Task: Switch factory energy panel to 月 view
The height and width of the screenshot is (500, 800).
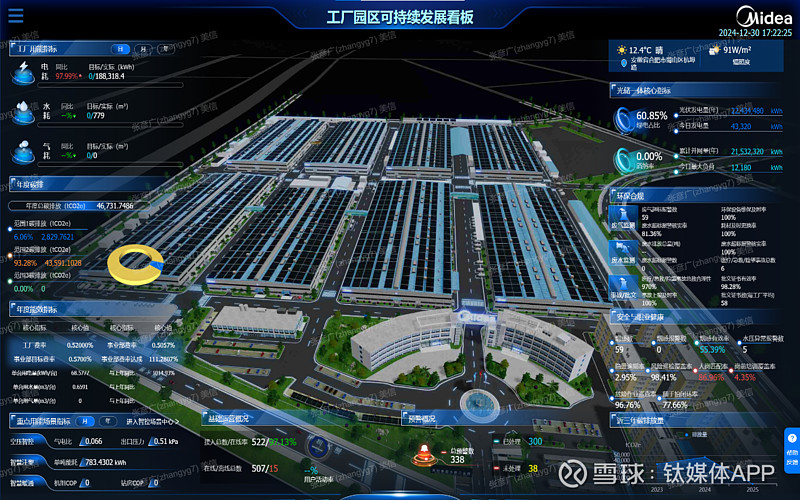Action: (142, 48)
